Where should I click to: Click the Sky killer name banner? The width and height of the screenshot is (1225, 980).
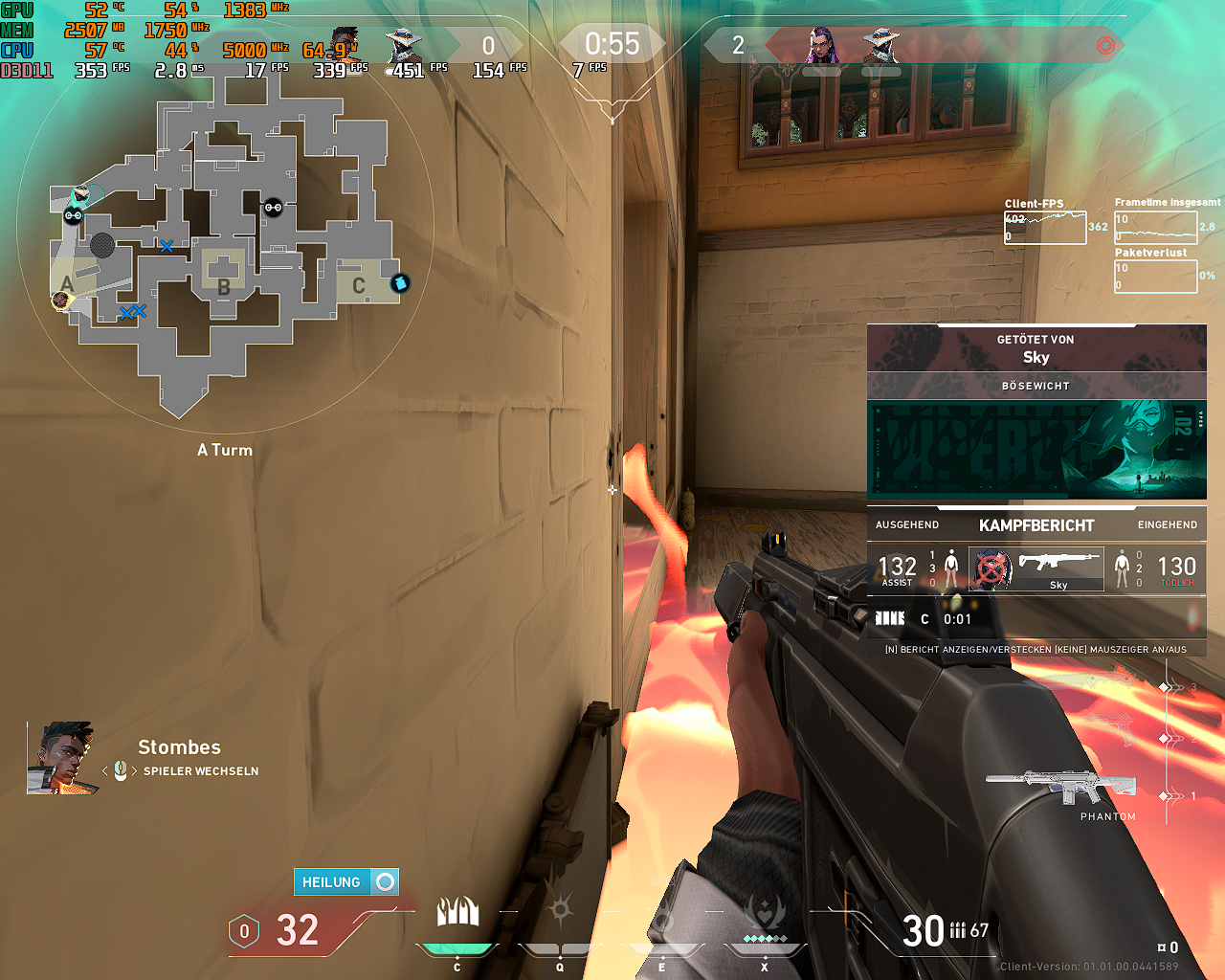[1036, 357]
